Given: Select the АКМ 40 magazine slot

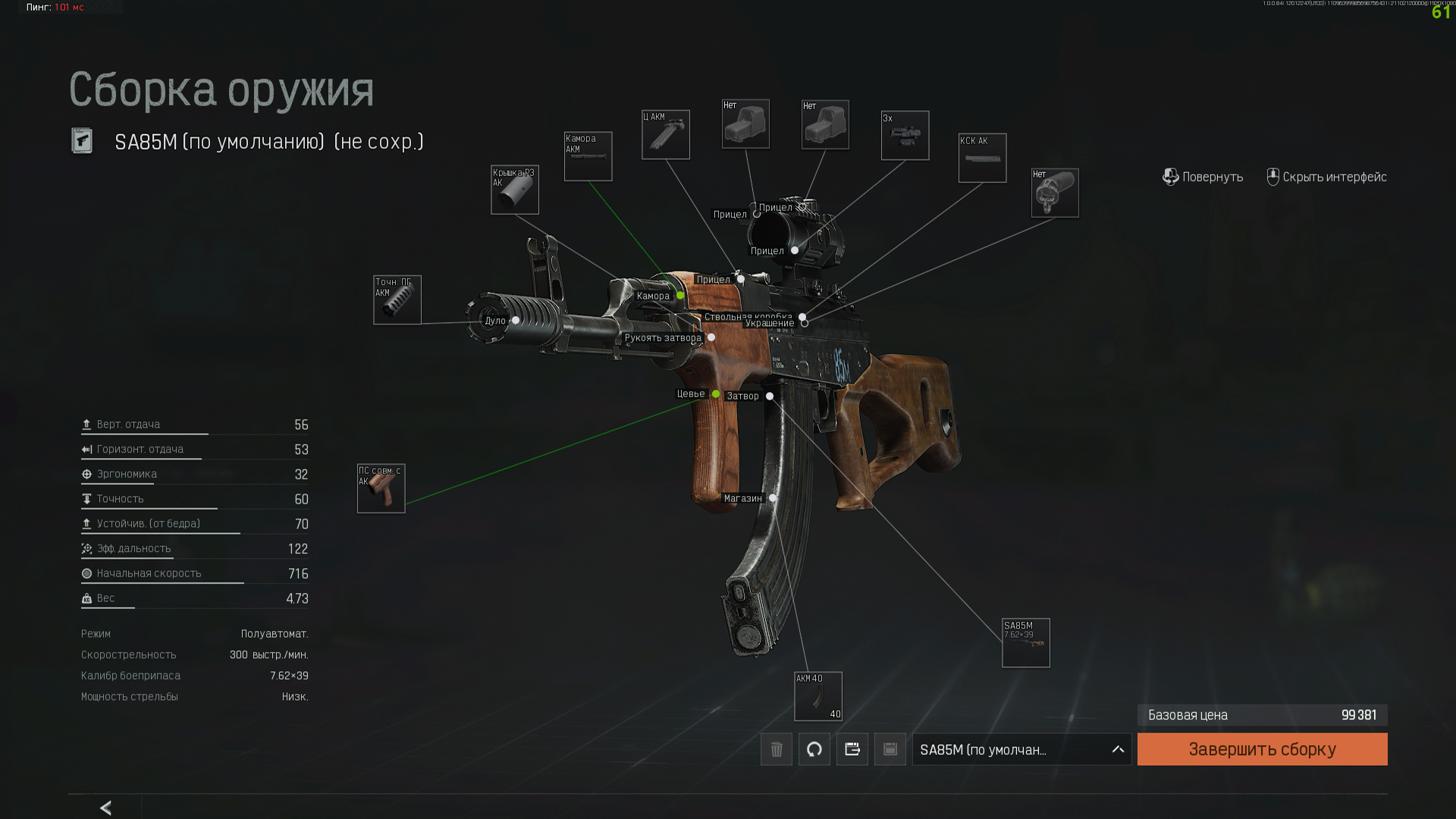Looking at the screenshot, I should click(818, 696).
